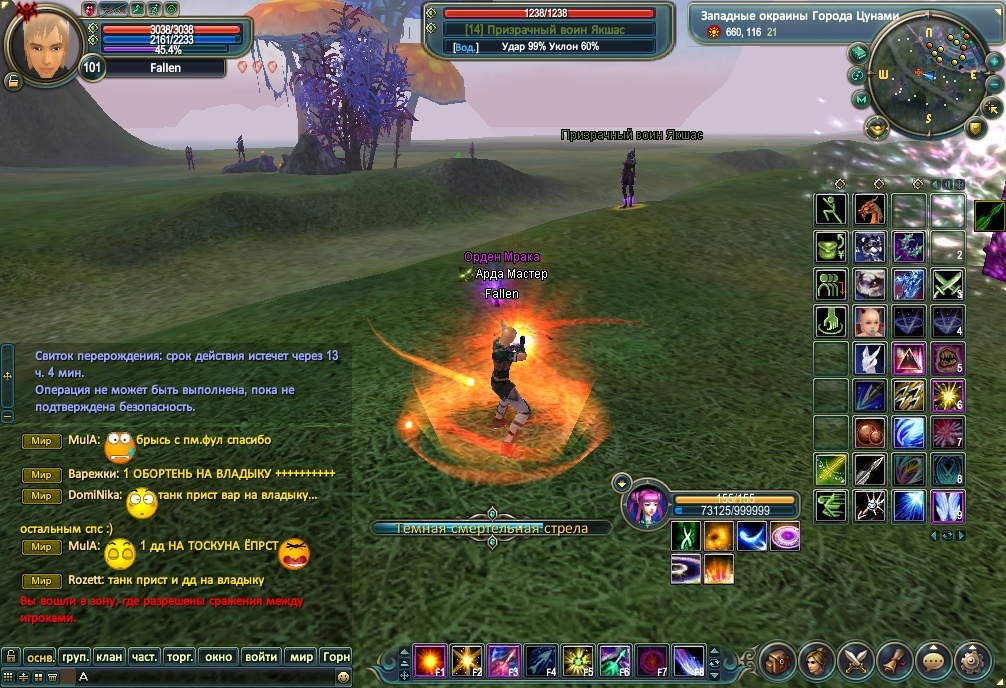Screen dimensions: 1006x688
Task: Open the gear settings menu button
Action: click(x=972, y=659)
